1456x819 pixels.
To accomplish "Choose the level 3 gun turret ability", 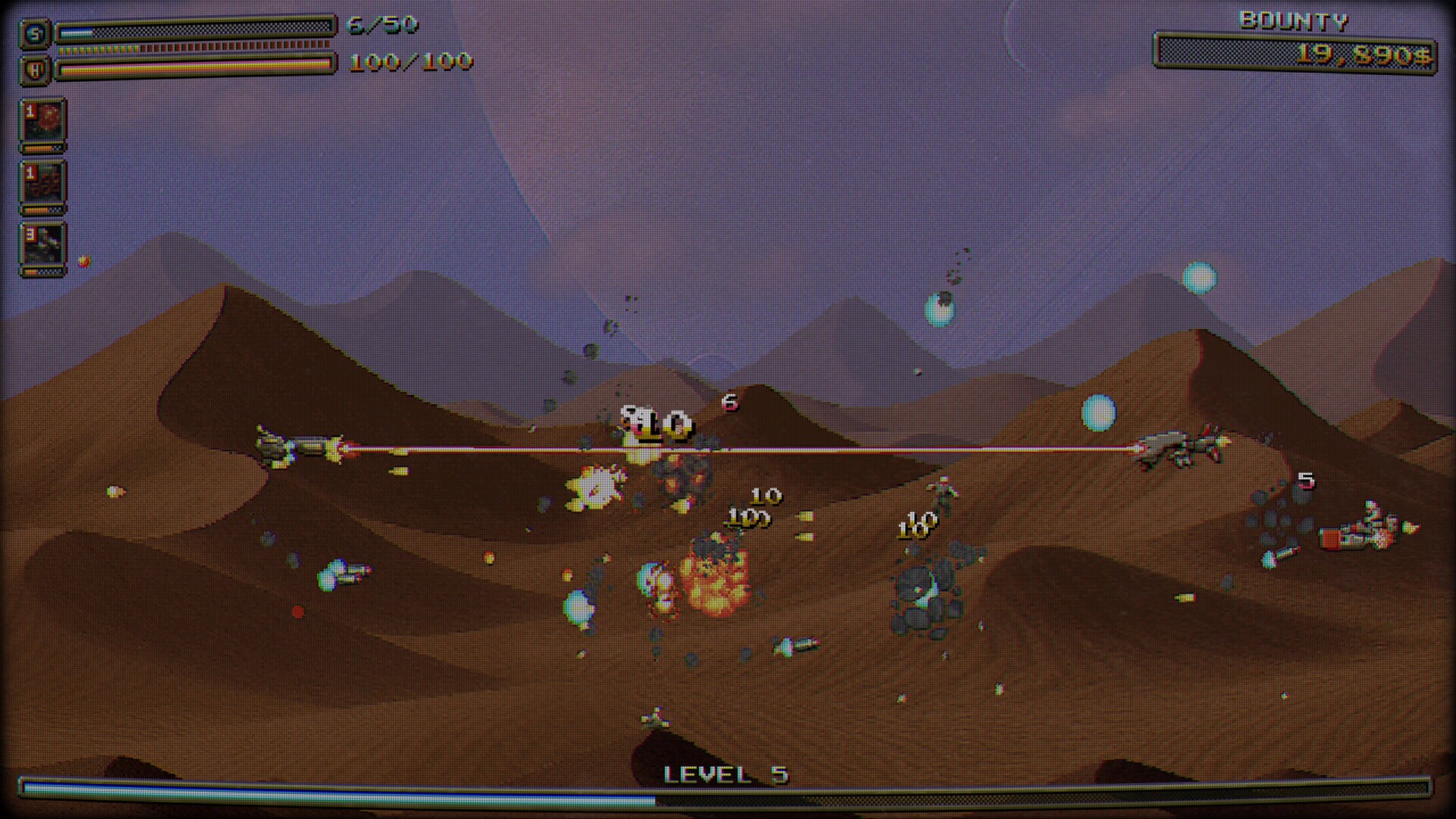I will pos(43,246).
